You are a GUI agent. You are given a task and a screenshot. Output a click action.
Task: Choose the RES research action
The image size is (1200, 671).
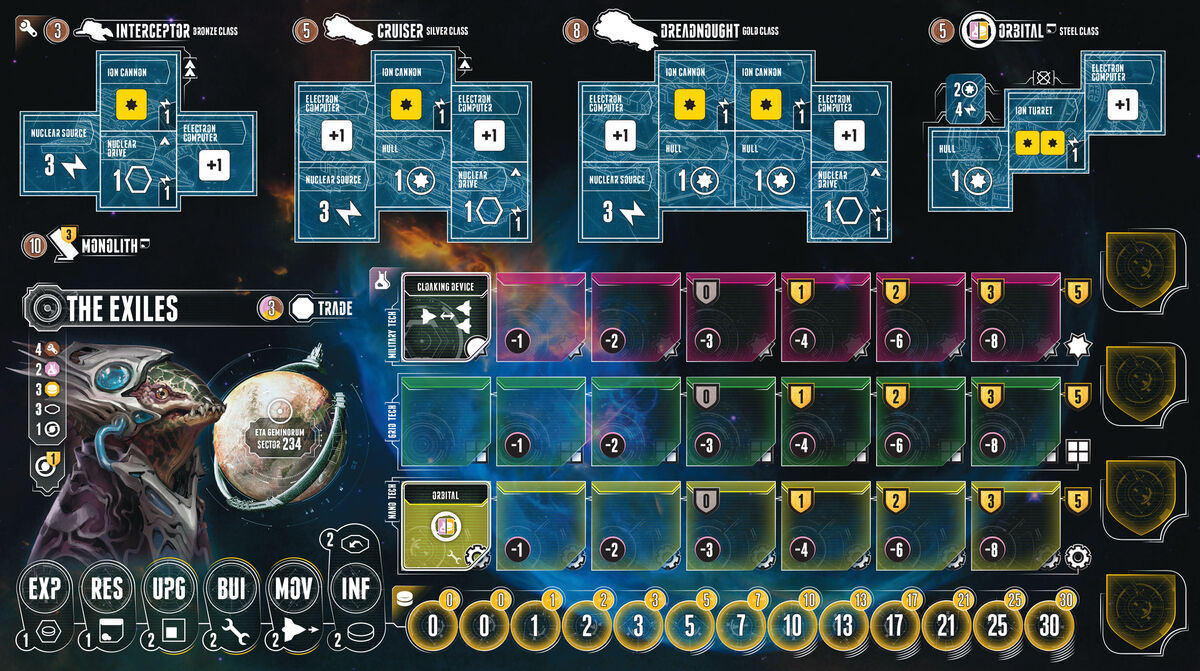[107, 588]
